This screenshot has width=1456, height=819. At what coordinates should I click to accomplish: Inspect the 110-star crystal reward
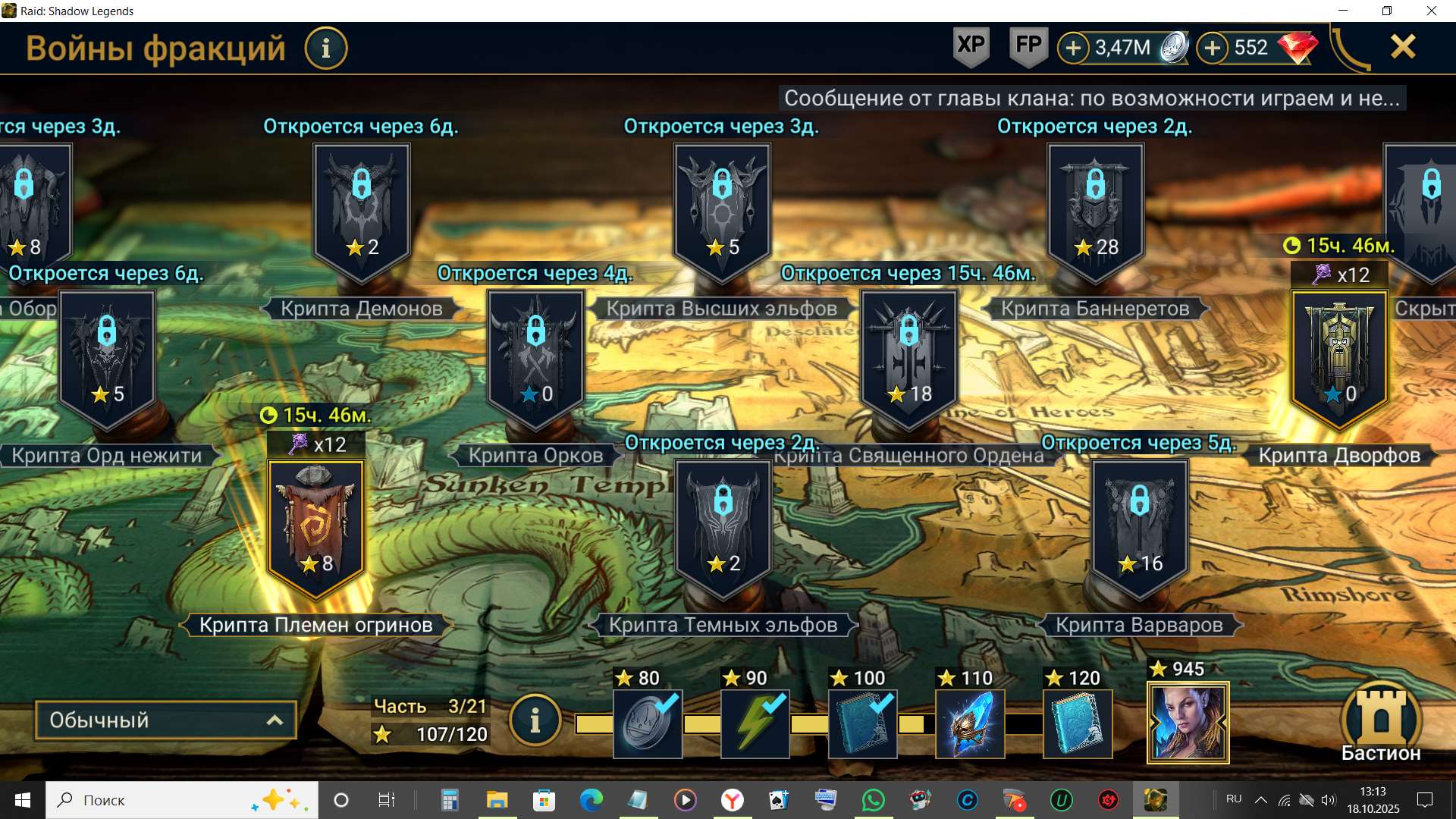[970, 723]
